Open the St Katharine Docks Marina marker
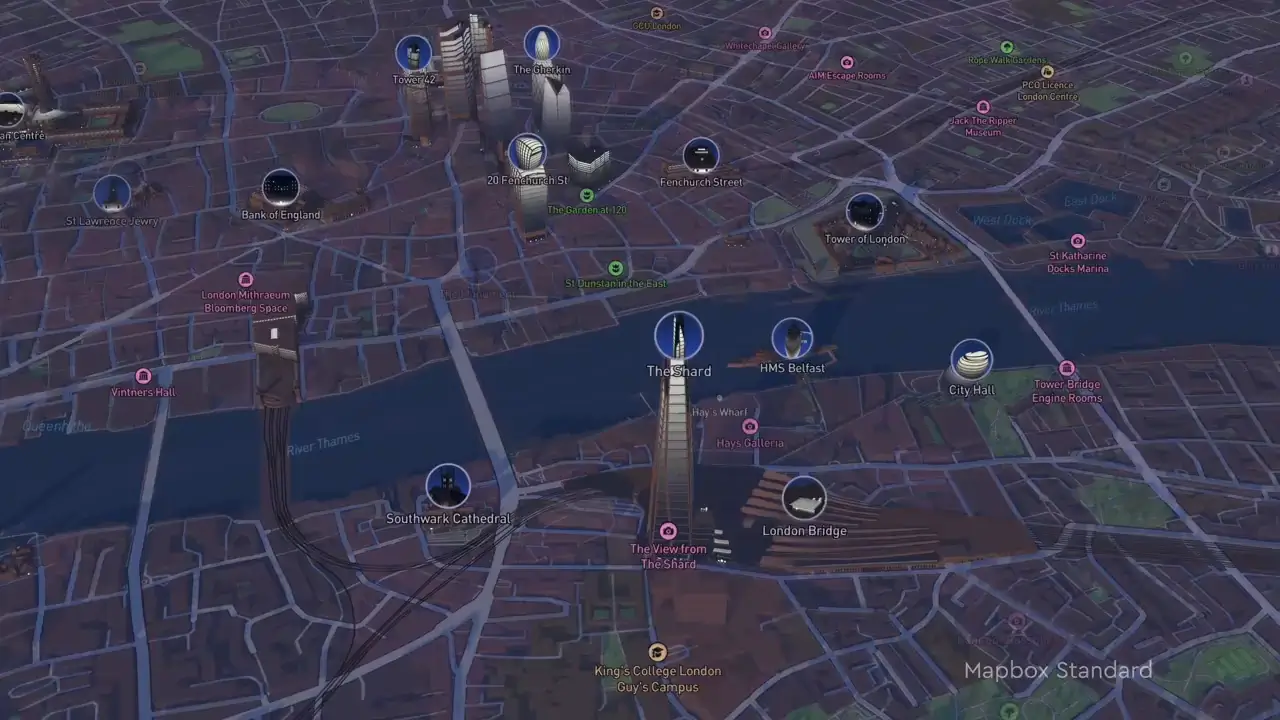The height and width of the screenshot is (720, 1280). click(x=1078, y=241)
